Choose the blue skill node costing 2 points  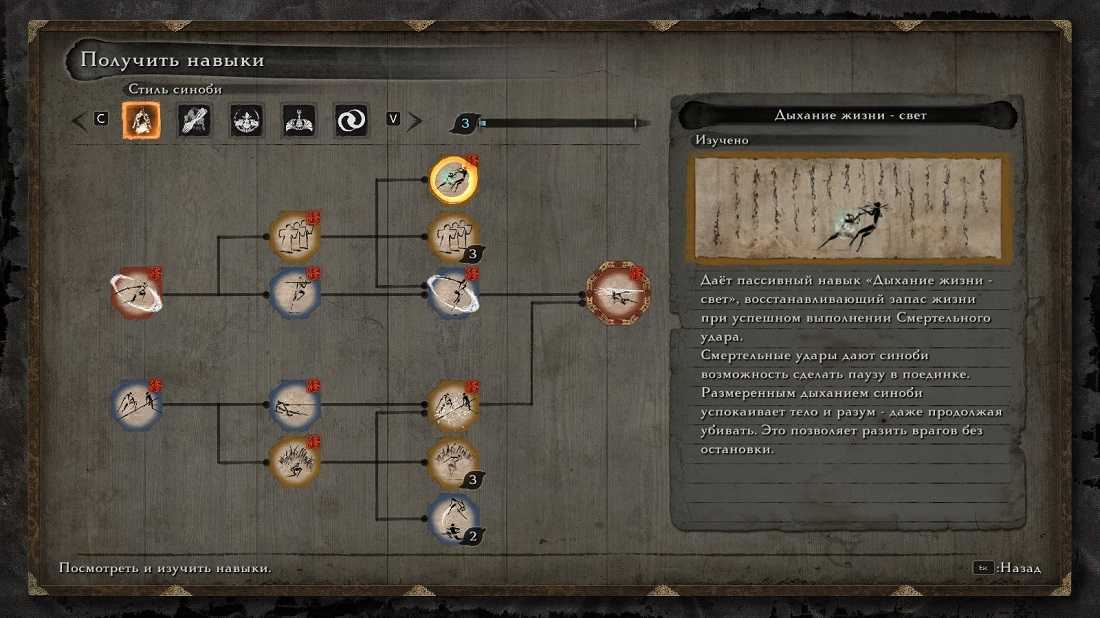click(453, 518)
